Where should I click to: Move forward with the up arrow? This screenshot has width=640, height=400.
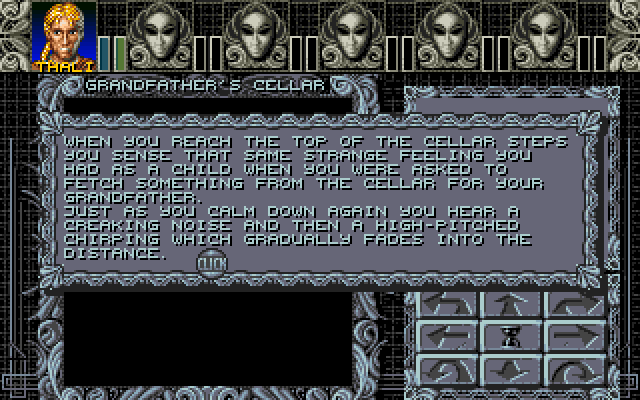[511, 303]
